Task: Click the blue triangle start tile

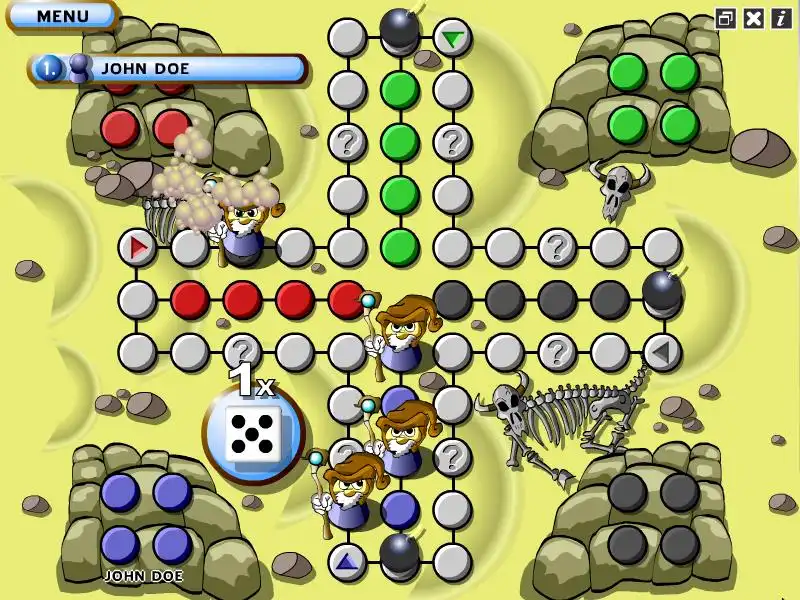Action: (347, 562)
